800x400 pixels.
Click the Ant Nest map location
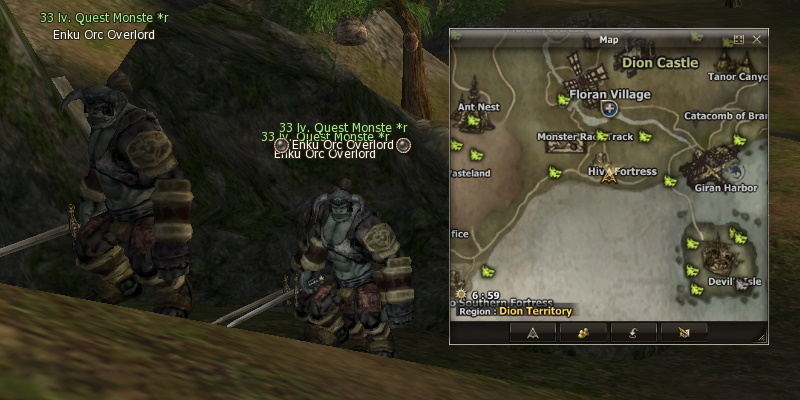pyautogui.click(x=478, y=106)
